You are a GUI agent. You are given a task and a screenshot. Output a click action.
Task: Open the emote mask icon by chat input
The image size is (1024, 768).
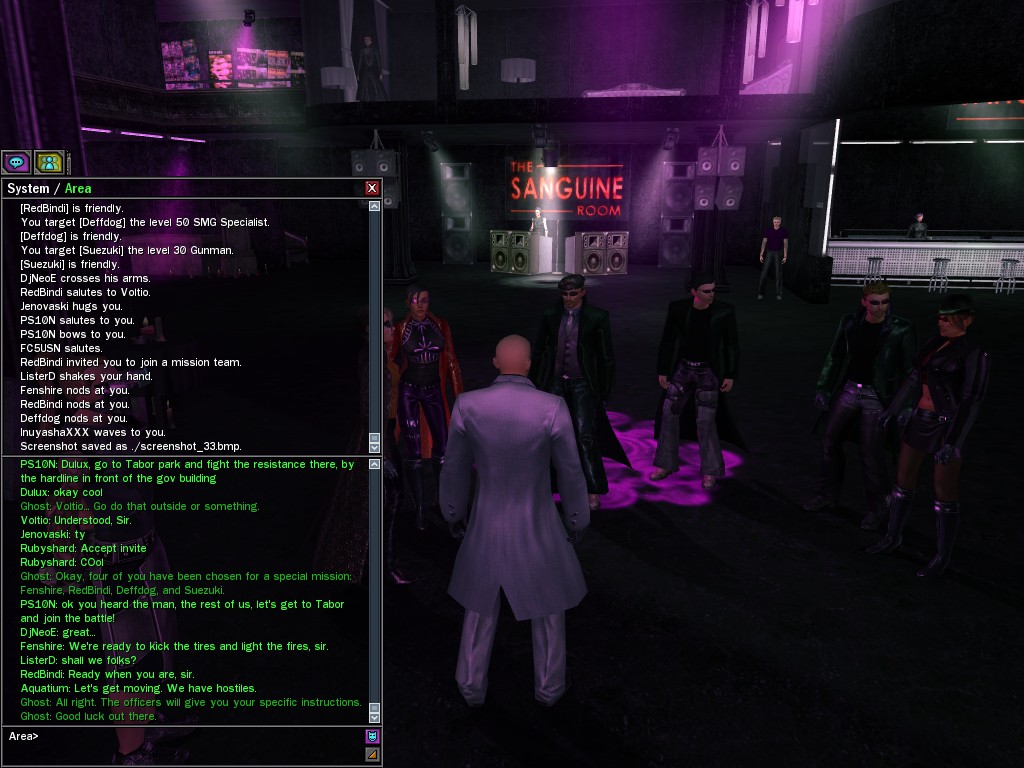click(372, 737)
